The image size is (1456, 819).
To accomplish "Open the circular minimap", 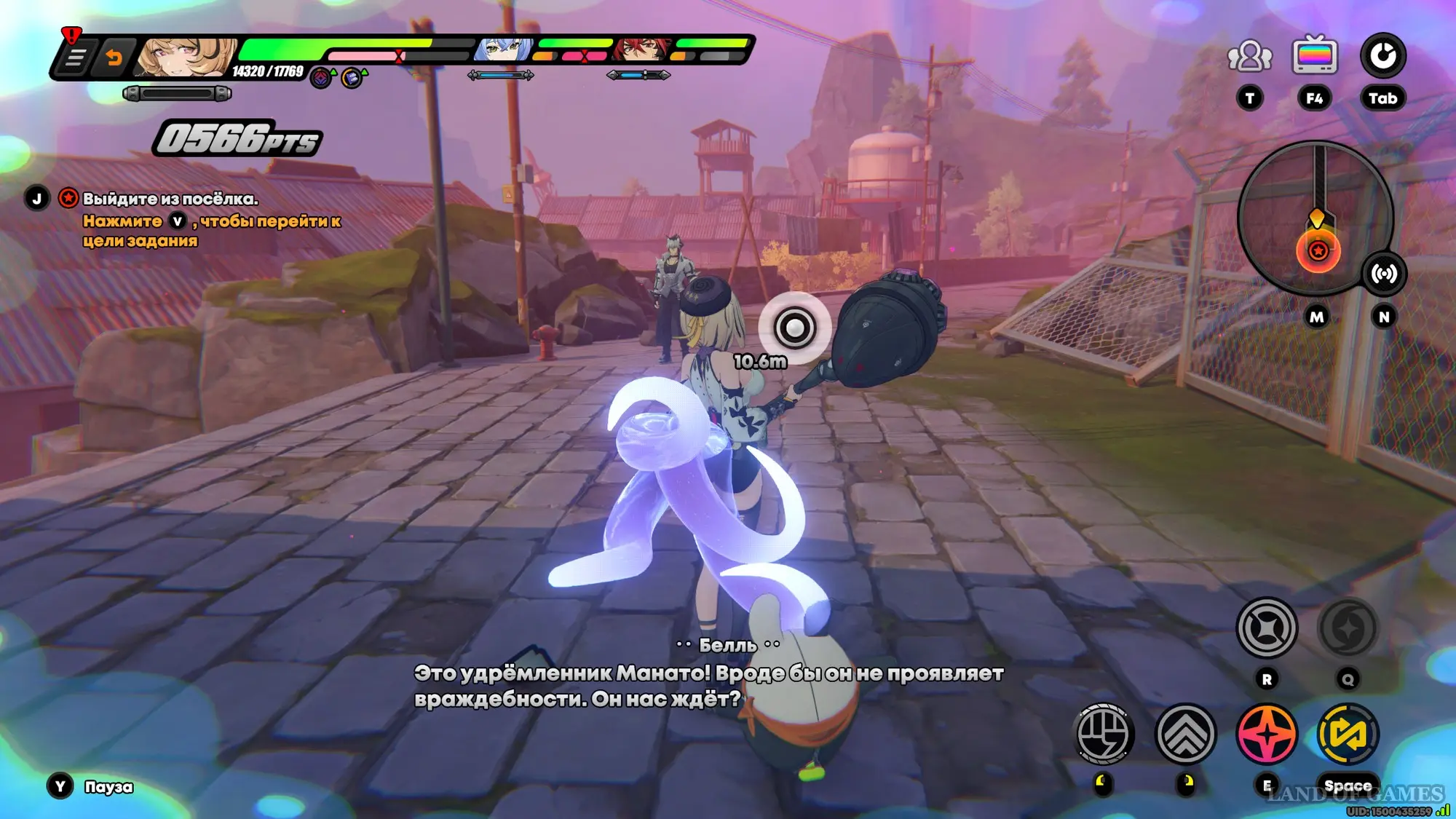I will coord(1315,217).
